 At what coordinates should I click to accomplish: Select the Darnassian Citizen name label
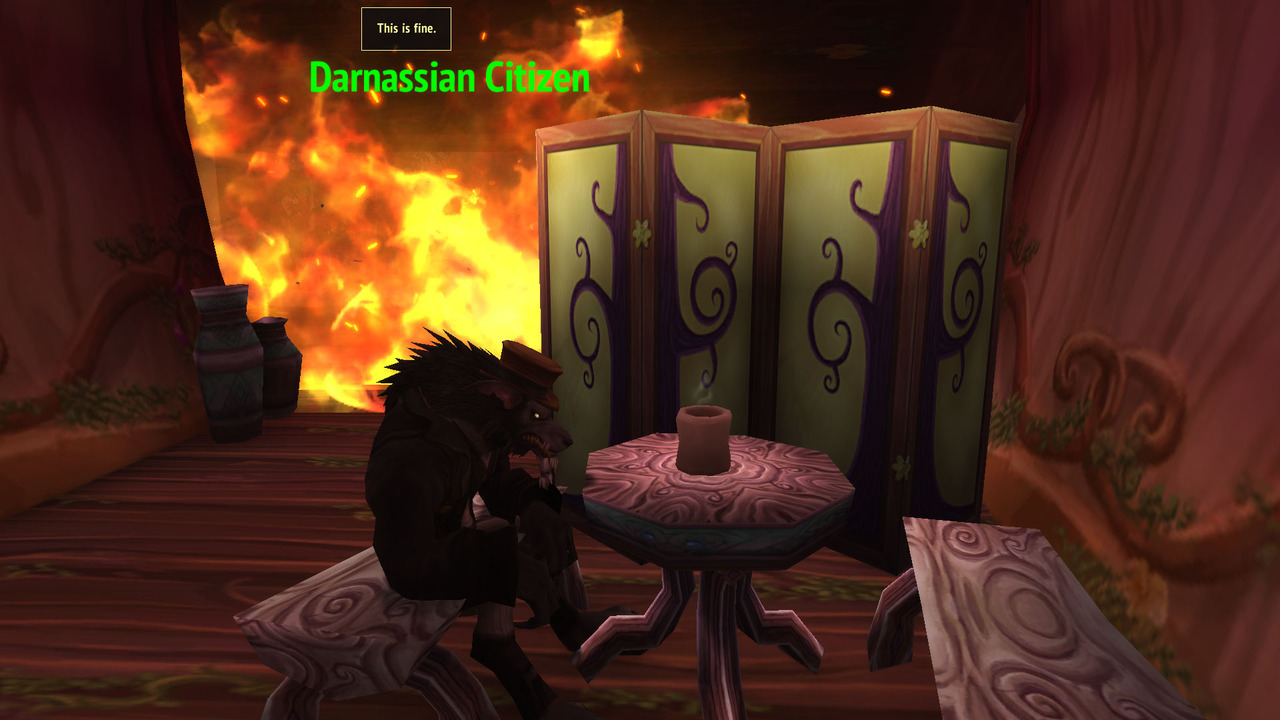tap(449, 78)
